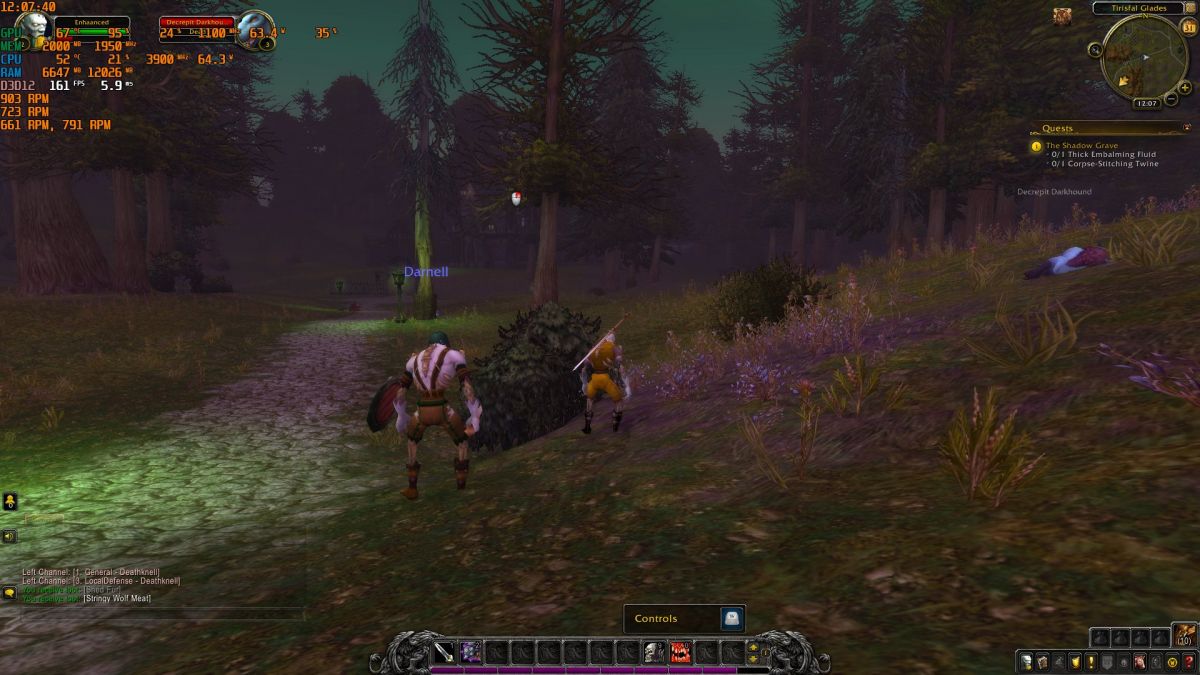Open the calendar showing day 31
The height and width of the screenshot is (675, 1200).
(1189, 27)
